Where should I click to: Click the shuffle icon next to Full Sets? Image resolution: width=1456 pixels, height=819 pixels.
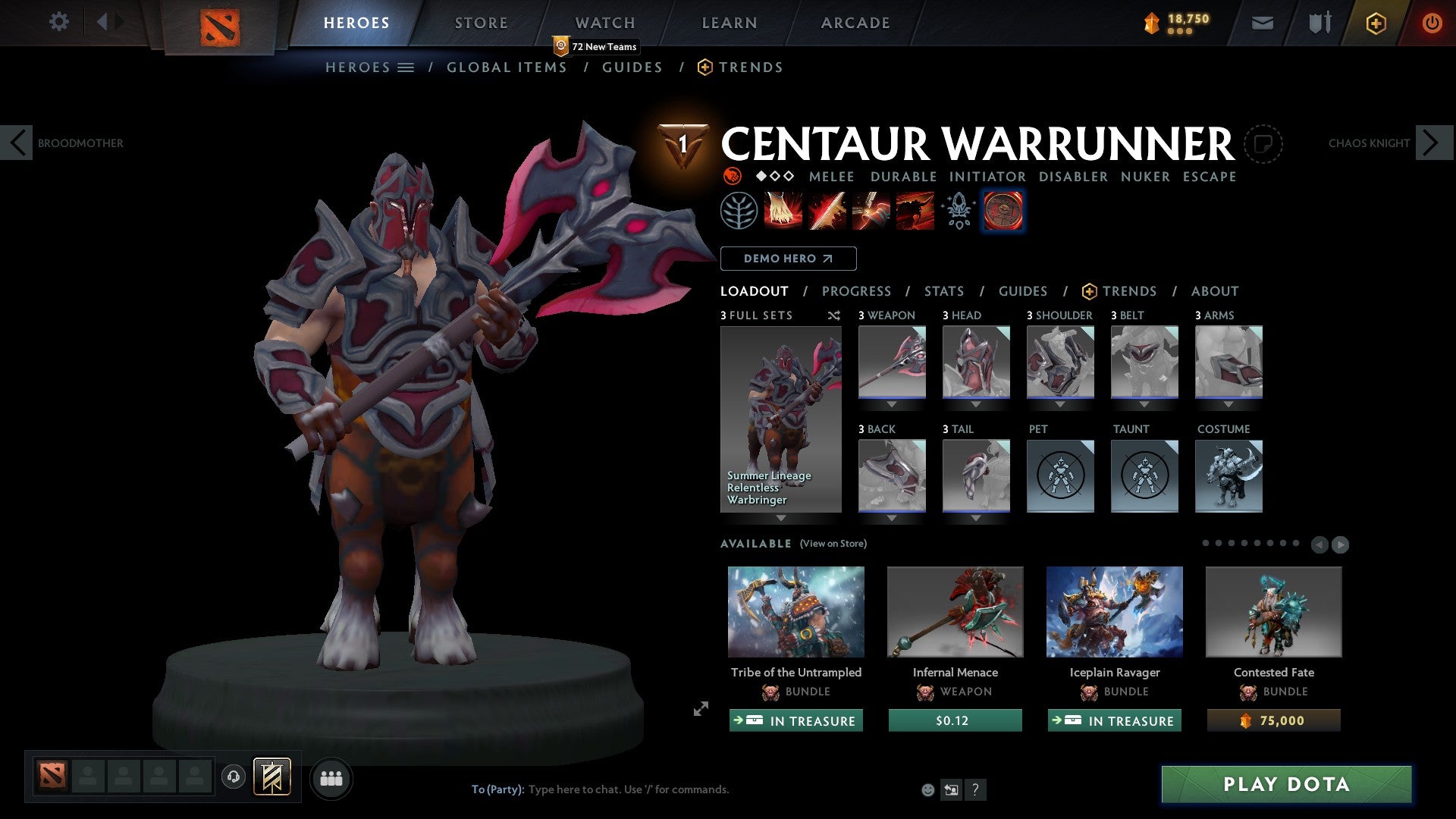tap(833, 315)
